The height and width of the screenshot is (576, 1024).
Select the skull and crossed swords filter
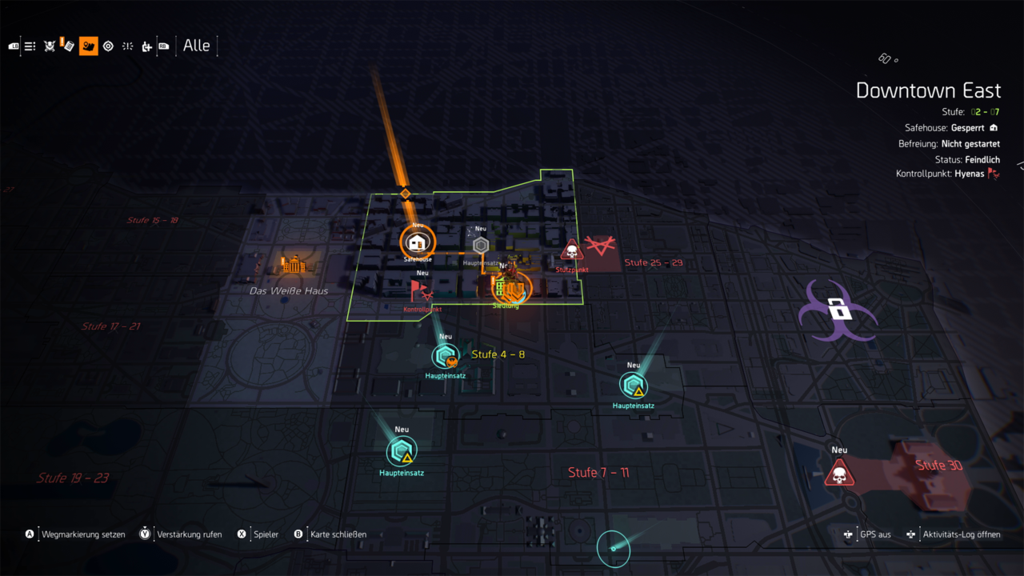(x=49, y=46)
